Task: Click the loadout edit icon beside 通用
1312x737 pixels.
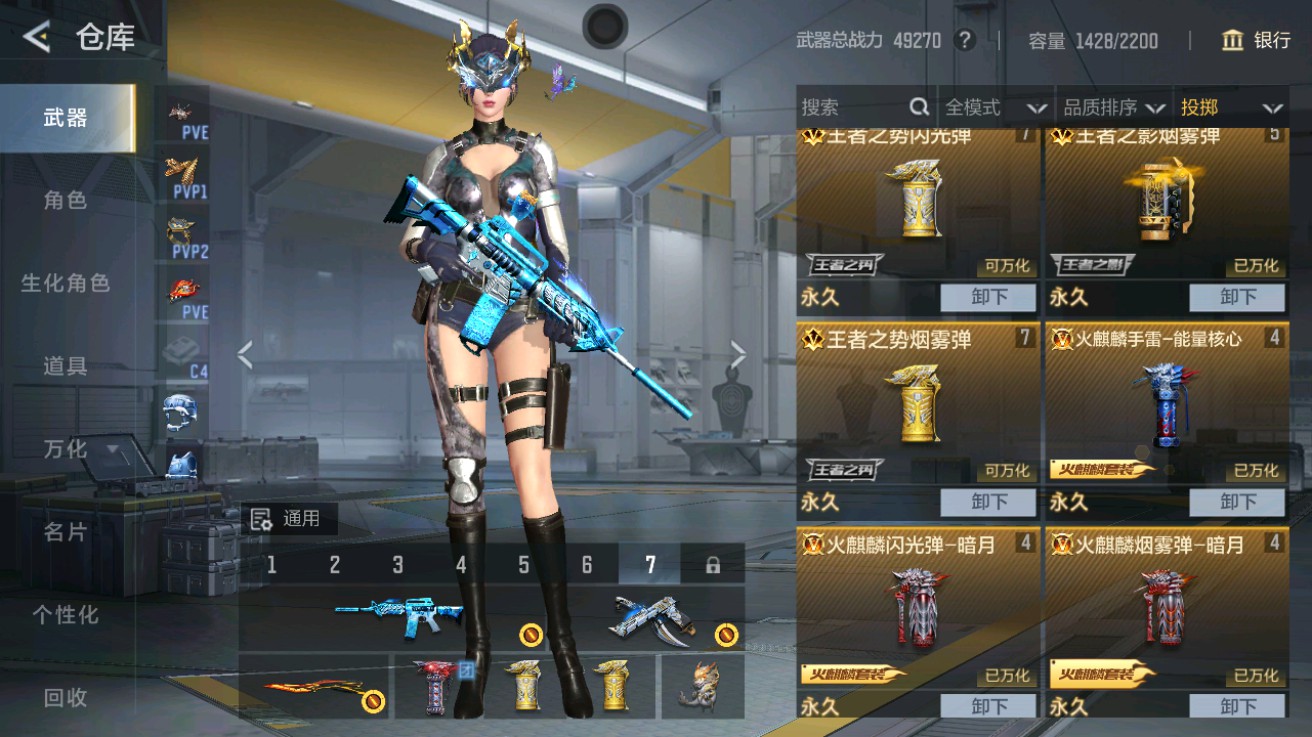Action: pos(260,519)
